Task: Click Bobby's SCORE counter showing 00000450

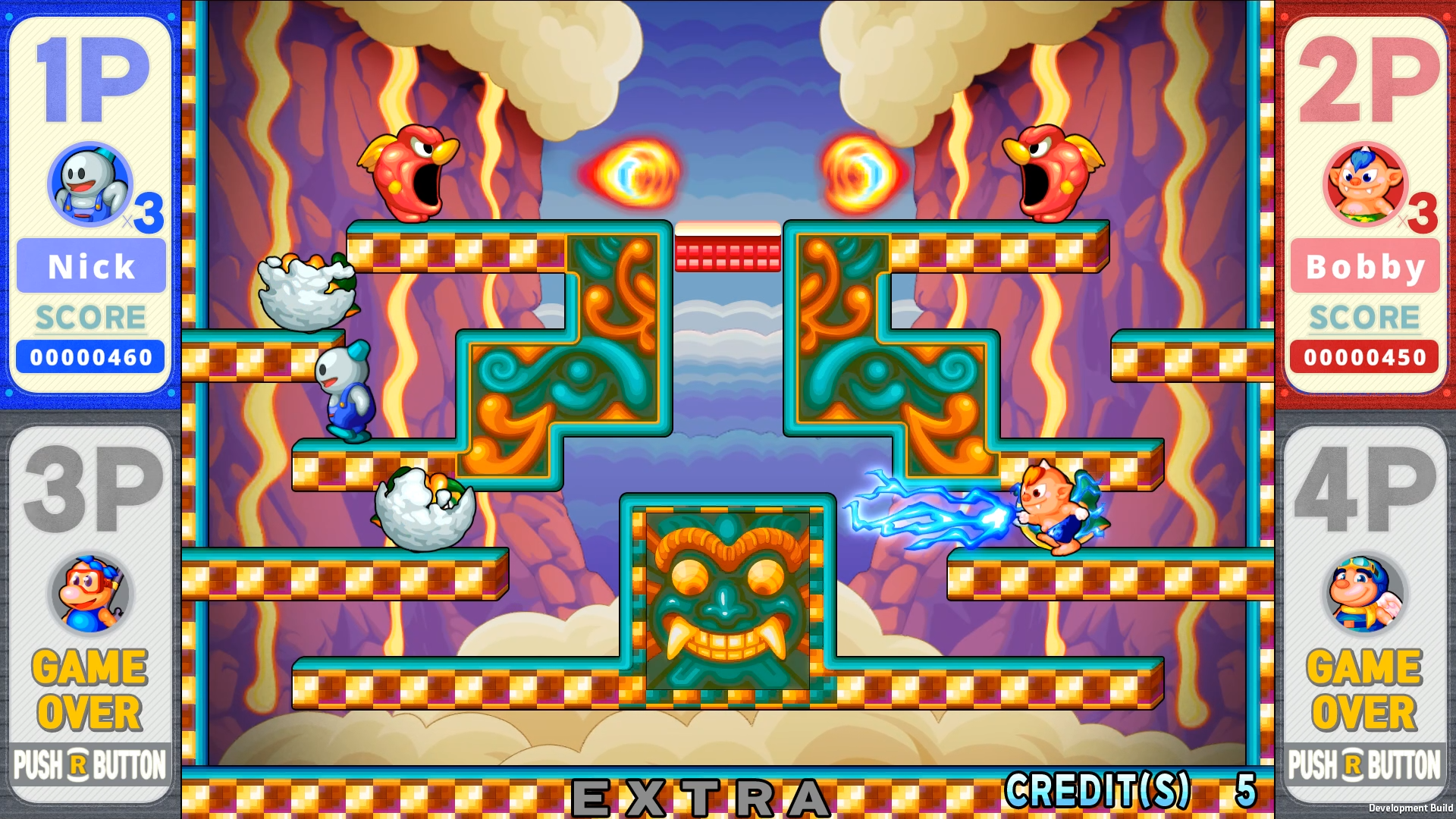Action: [x=1364, y=356]
